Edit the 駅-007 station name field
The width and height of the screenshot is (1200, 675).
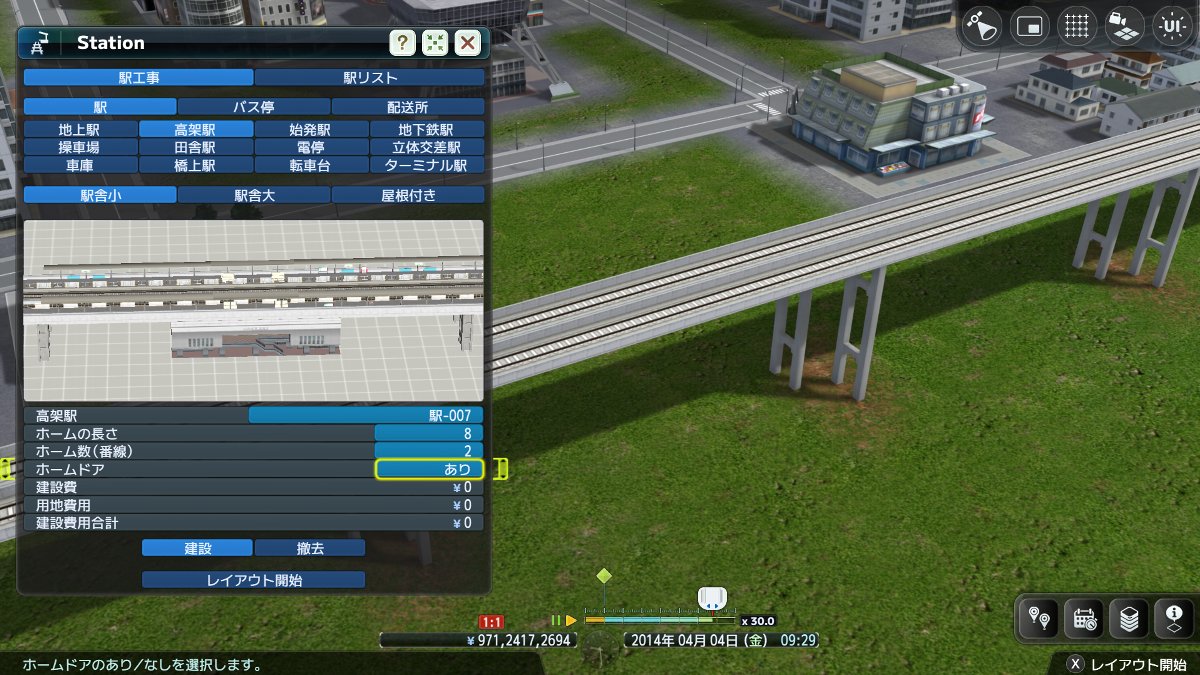click(366, 415)
